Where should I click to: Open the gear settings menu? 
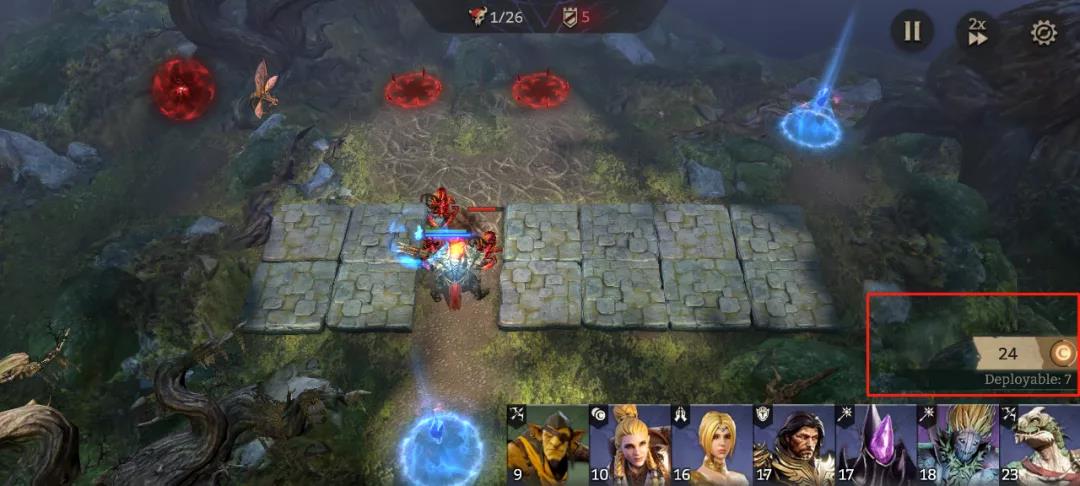coord(1043,32)
